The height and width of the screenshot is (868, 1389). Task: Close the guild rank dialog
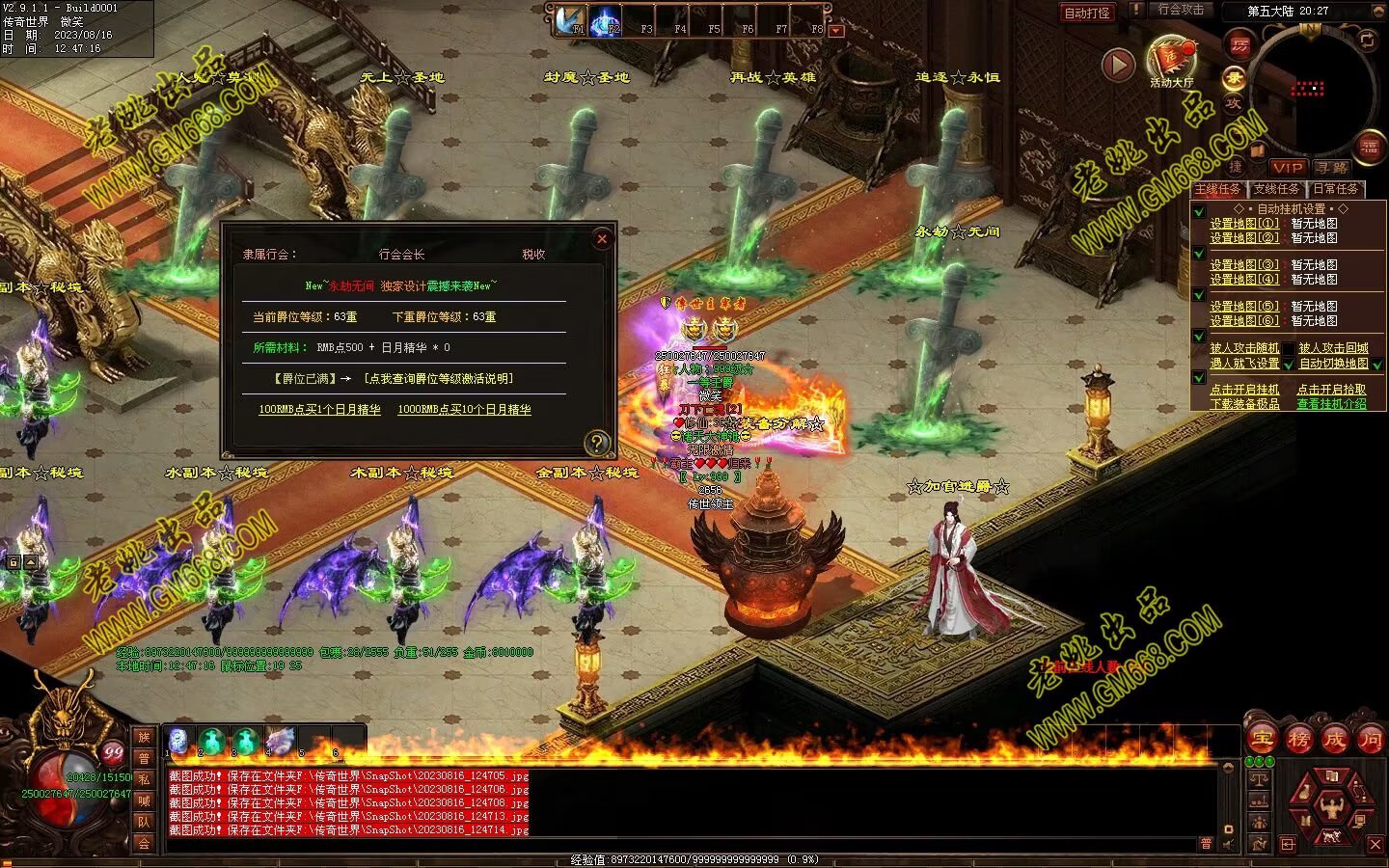[602, 238]
